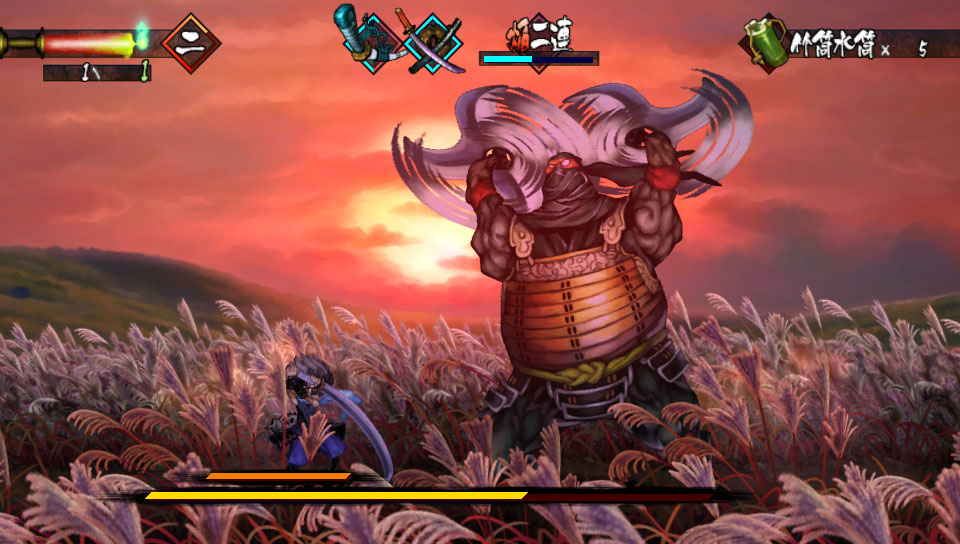Image resolution: width=960 pixels, height=544 pixels.
Task: Switch to the purple katana slot
Action: pyautogui.click(x=434, y=42)
